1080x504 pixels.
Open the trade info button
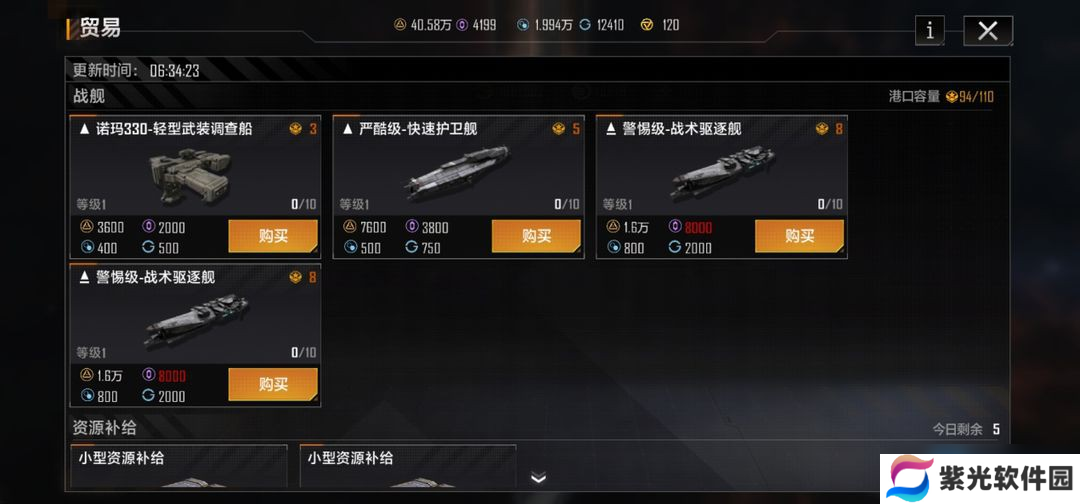click(x=929, y=31)
